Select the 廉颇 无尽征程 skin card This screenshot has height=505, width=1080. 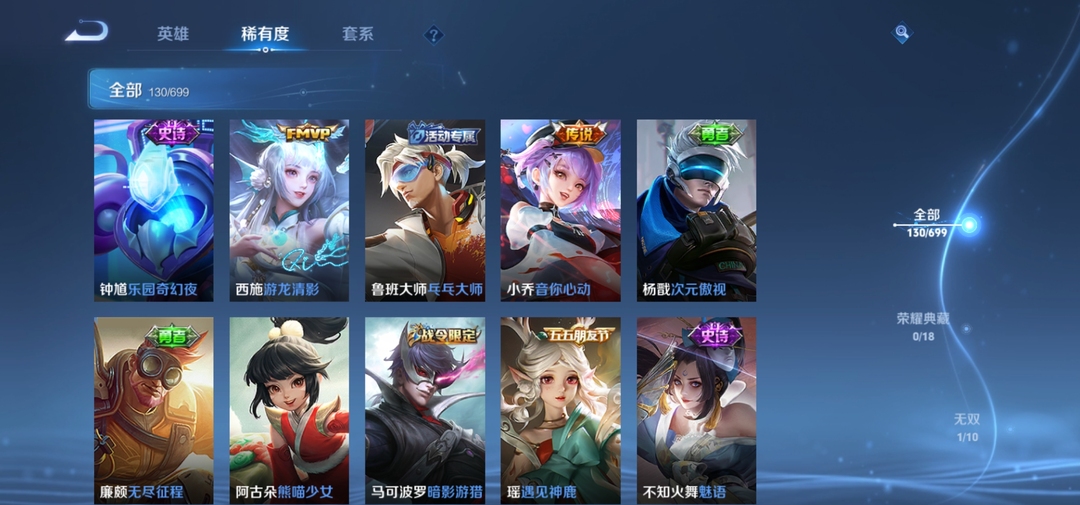pyautogui.click(x=153, y=410)
